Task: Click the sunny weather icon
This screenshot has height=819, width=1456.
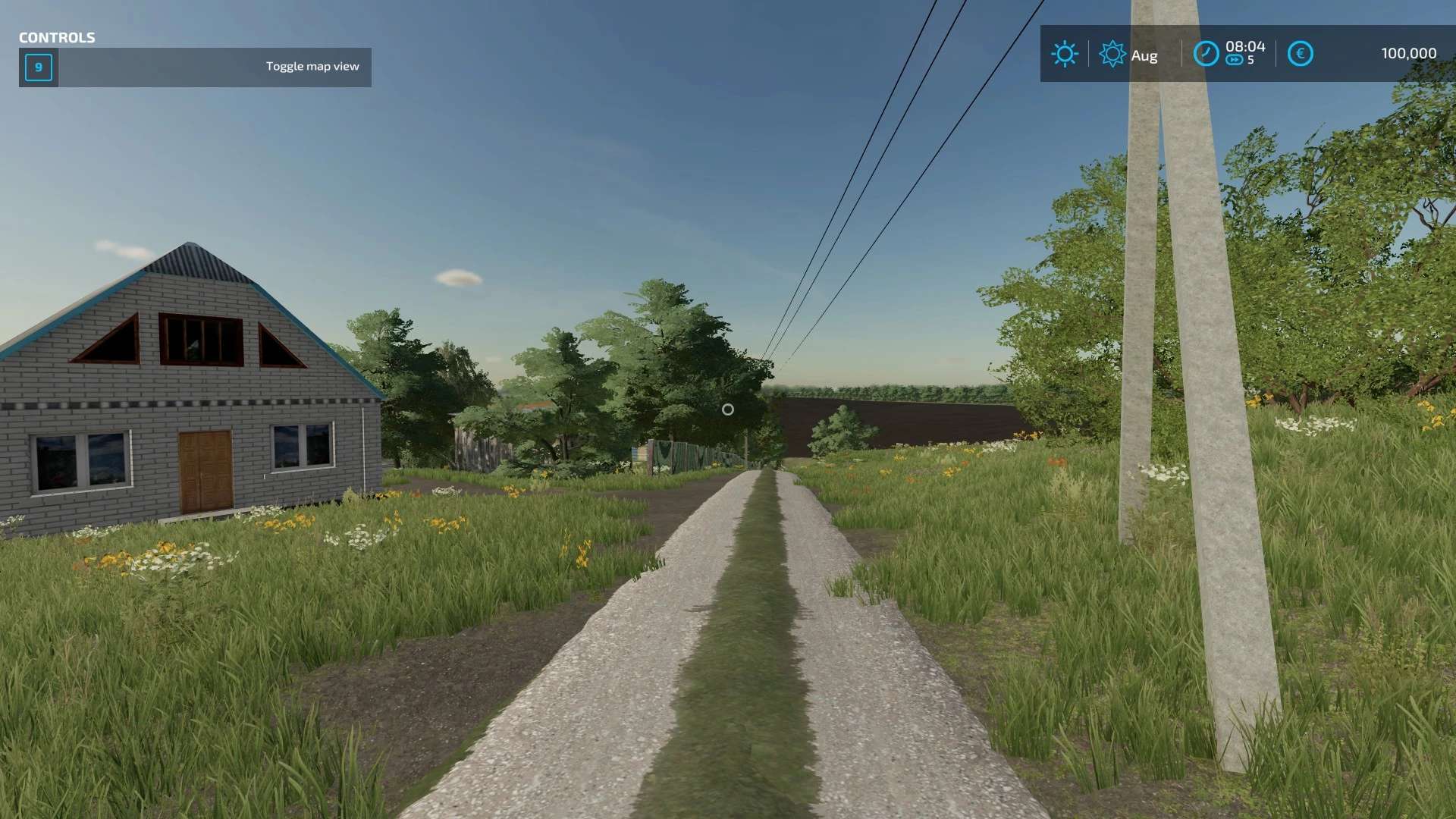Action: click(1065, 54)
